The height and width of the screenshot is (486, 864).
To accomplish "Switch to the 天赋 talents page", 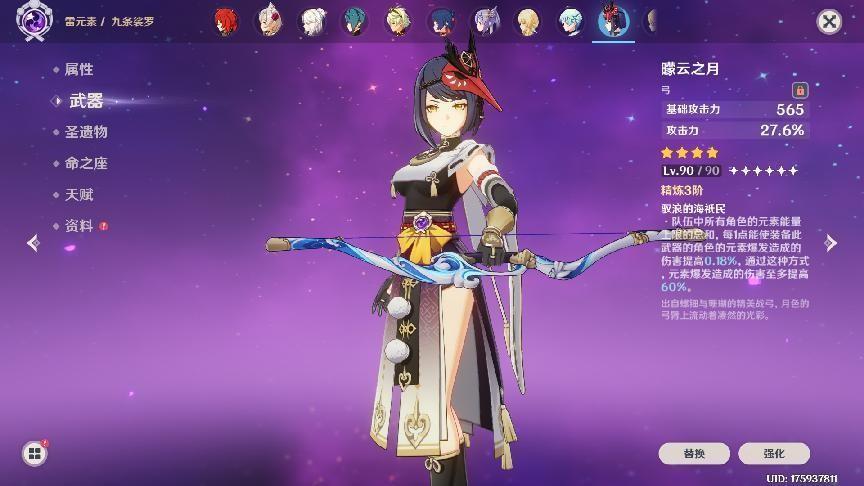I will coord(78,194).
